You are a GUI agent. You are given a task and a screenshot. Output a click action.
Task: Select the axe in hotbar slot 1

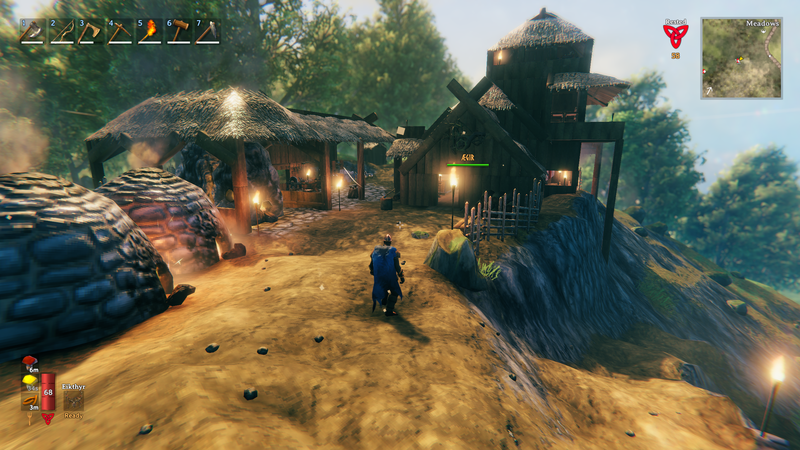click(32, 31)
